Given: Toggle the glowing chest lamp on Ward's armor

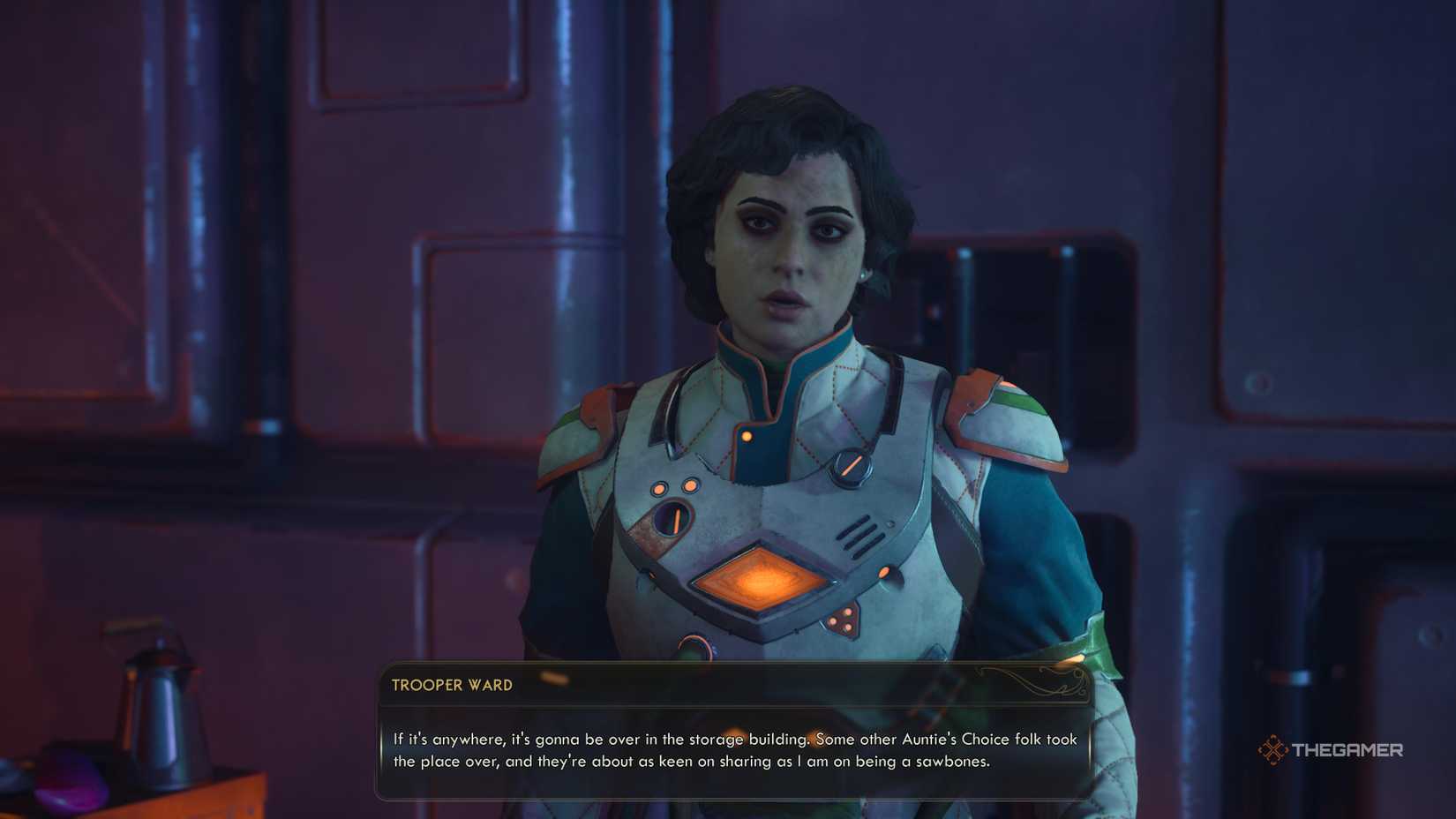Looking at the screenshot, I should 763,579.
